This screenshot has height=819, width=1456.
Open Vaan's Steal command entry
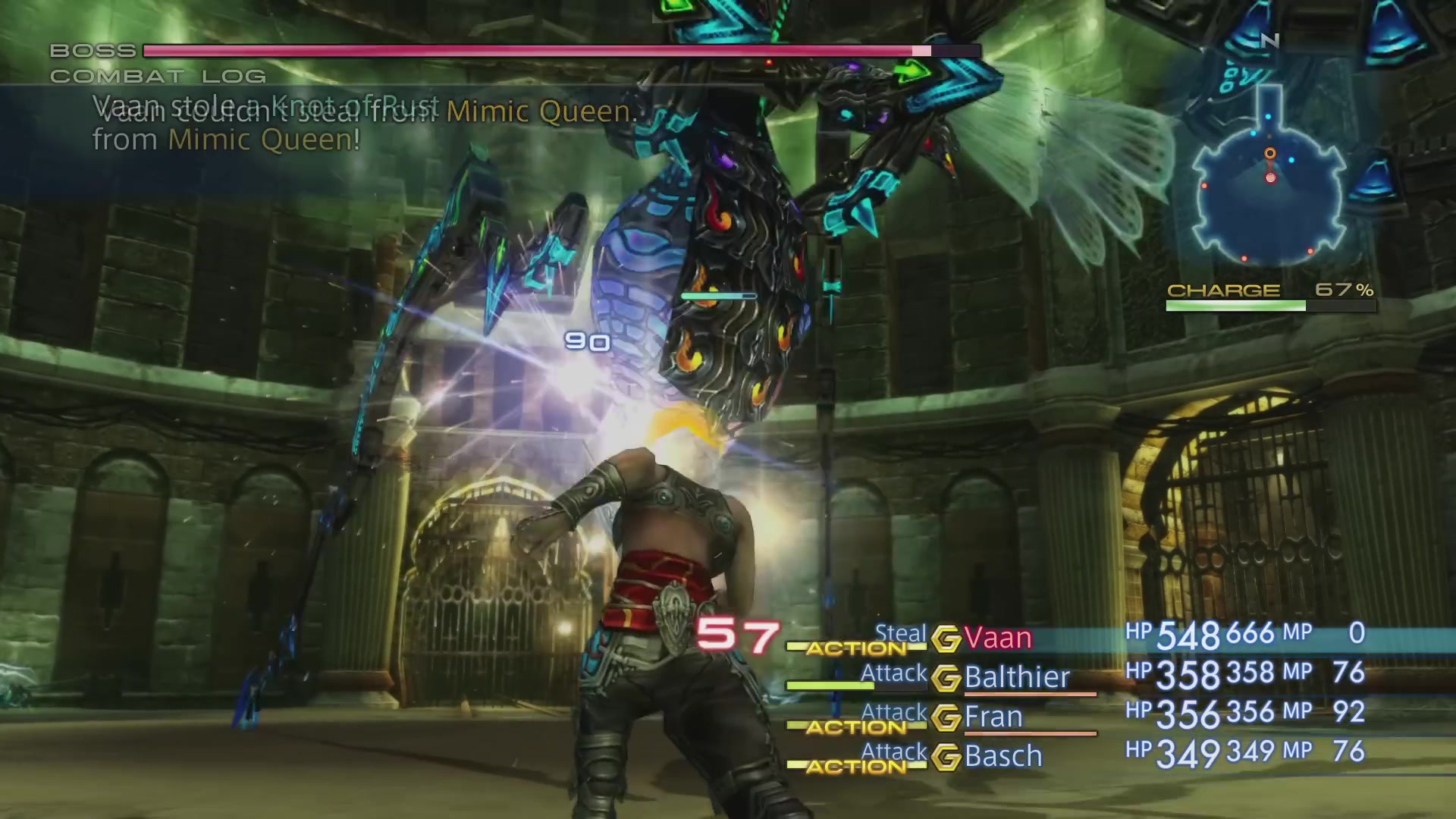point(900,634)
